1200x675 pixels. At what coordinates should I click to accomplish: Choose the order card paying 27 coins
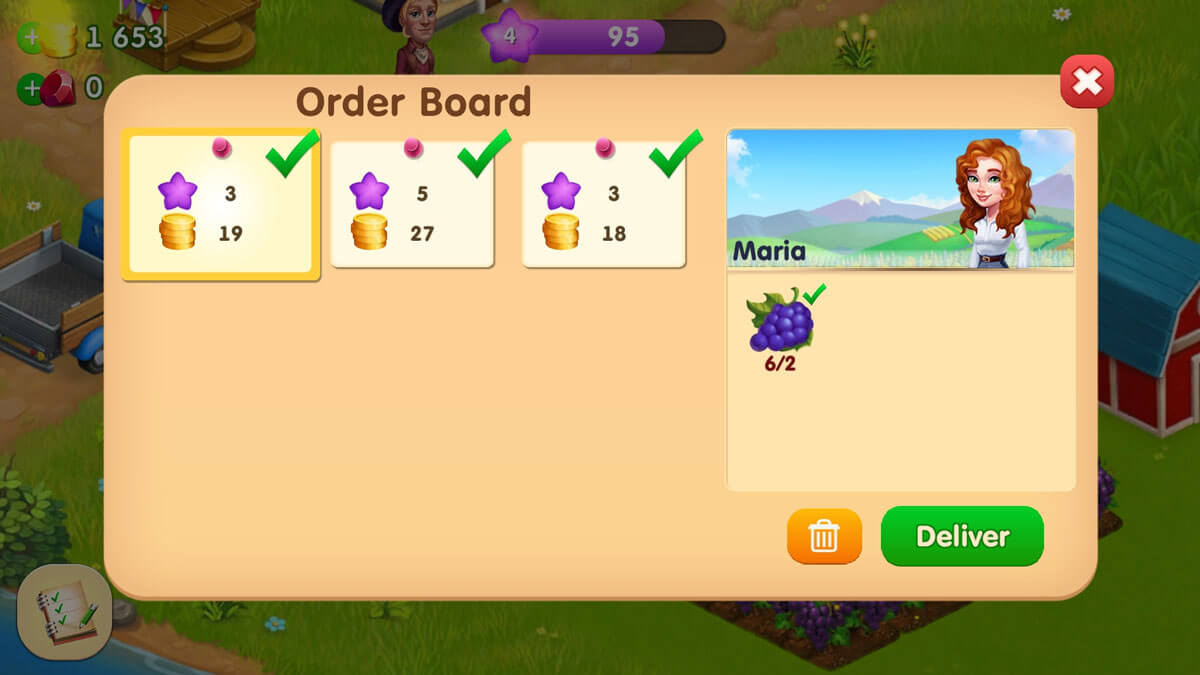click(412, 205)
